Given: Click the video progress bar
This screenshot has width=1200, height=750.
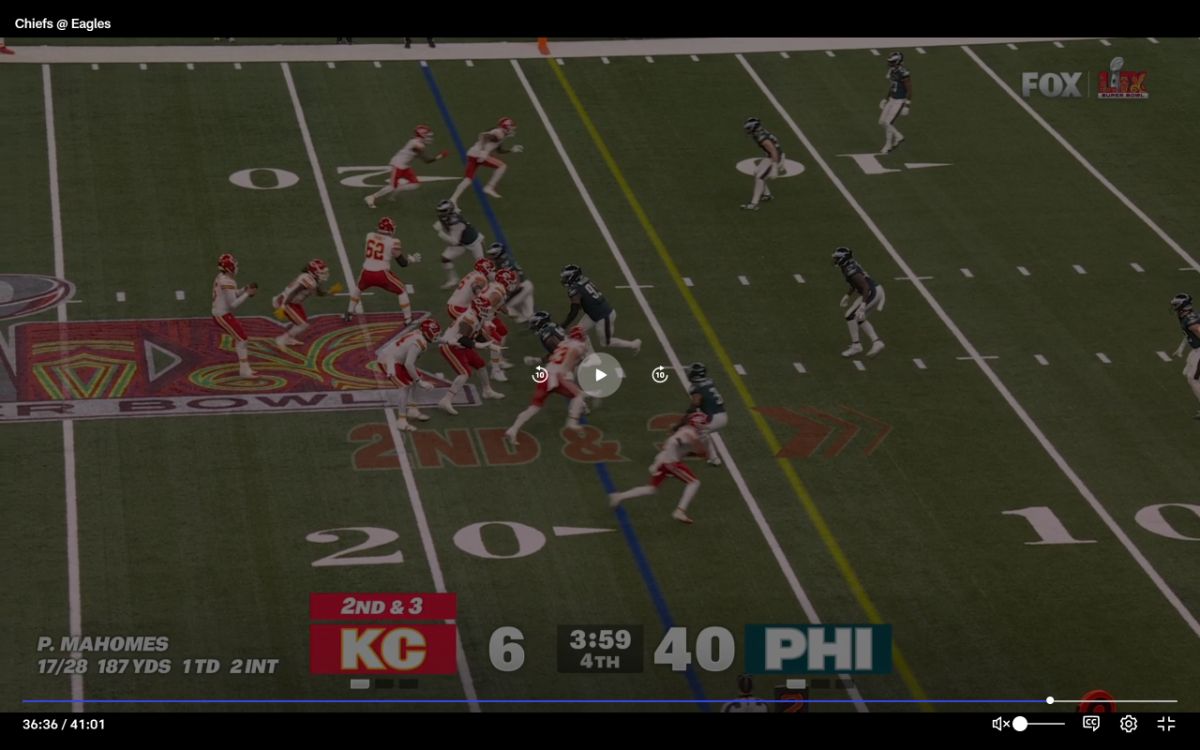Looking at the screenshot, I should click(600, 701).
